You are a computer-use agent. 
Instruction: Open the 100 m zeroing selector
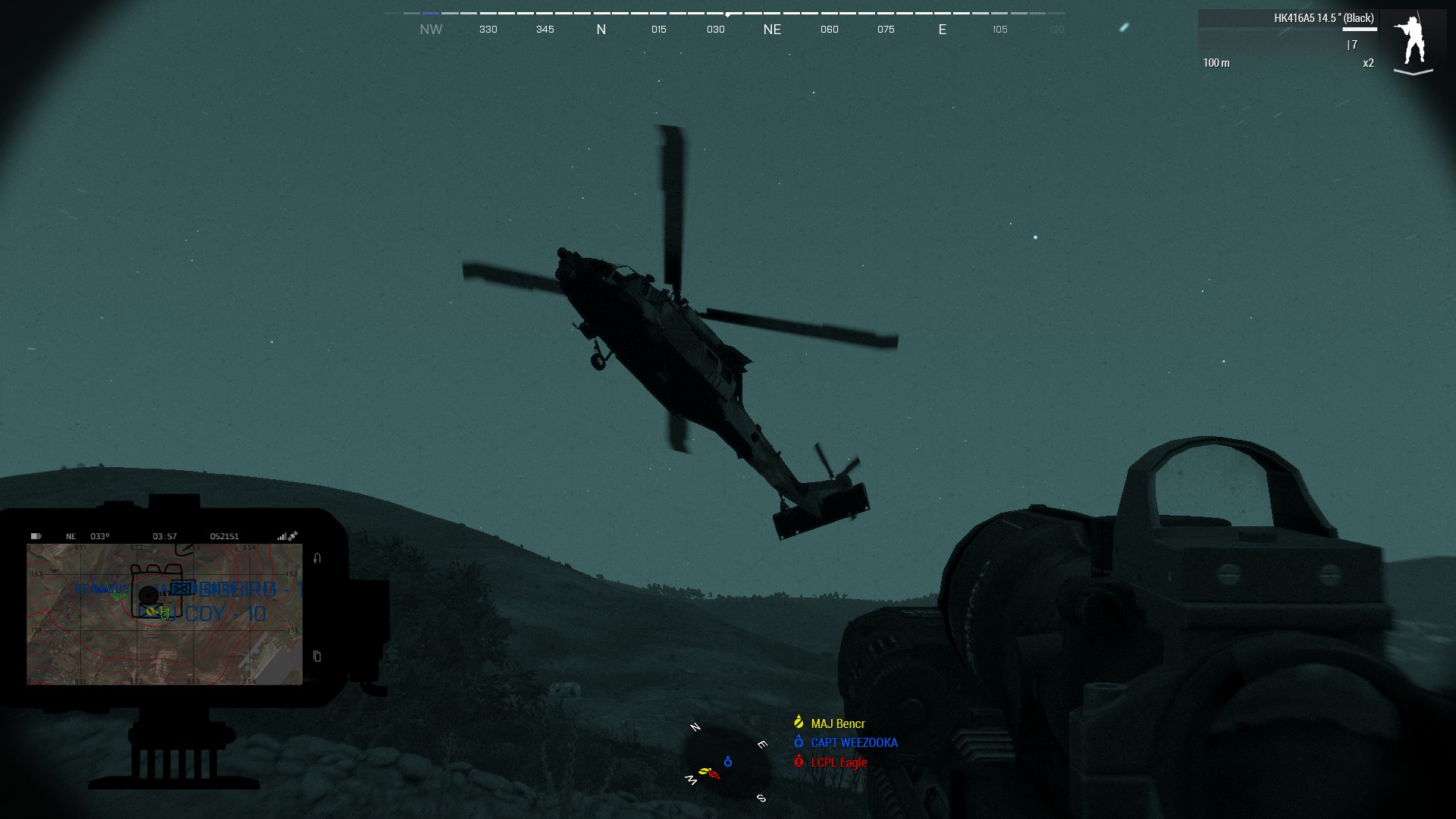coord(1216,64)
